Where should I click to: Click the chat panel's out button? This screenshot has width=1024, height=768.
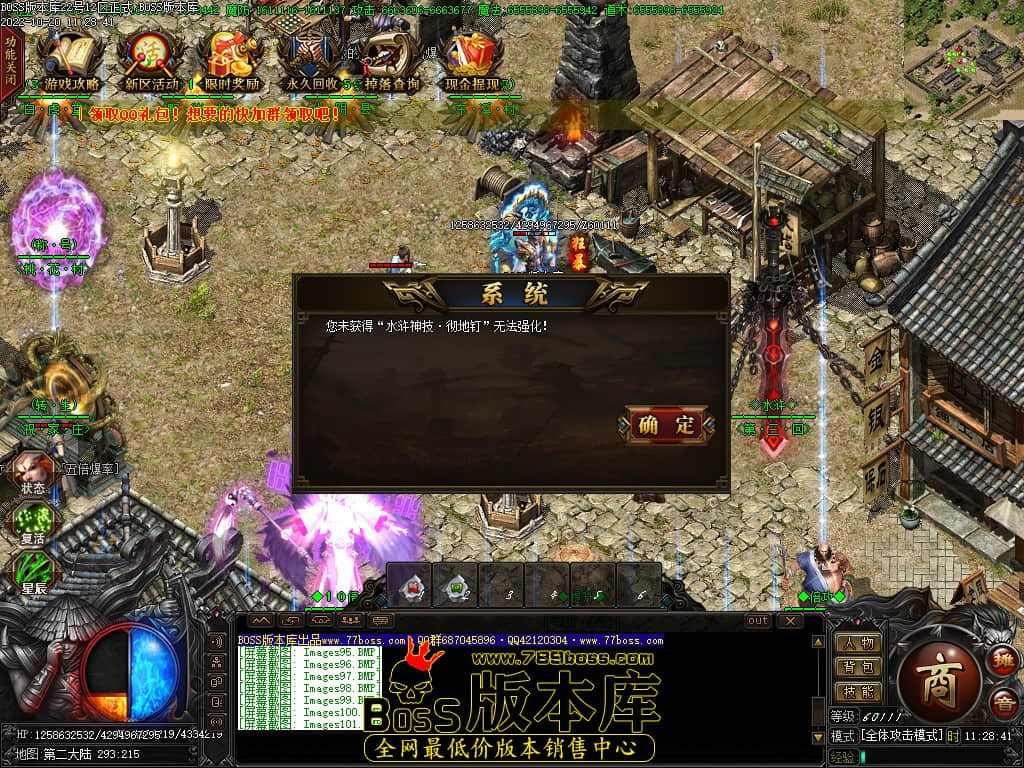(759, 621)
